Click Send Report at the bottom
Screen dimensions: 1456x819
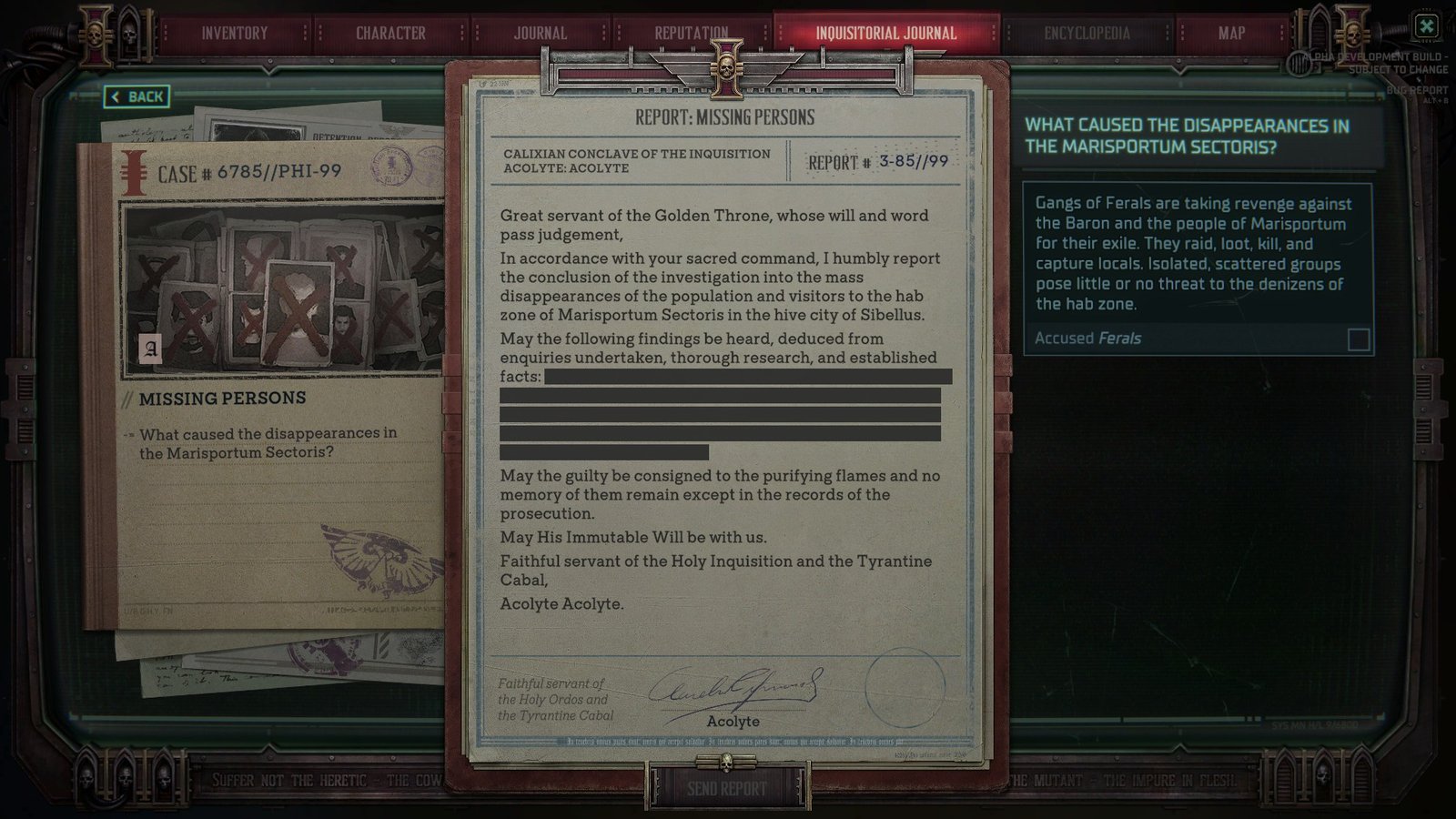click(728, 785)
